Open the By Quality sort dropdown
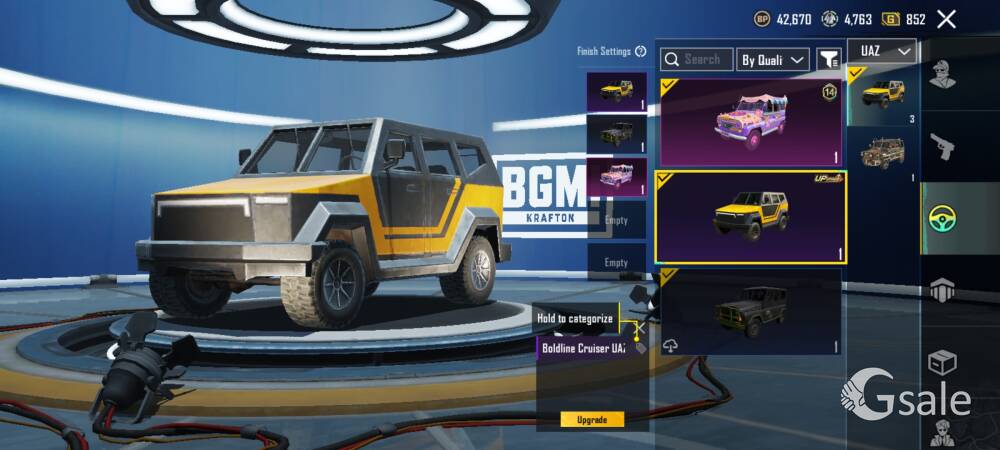This screenshot has width=1000, height=450. click(772, 60)
